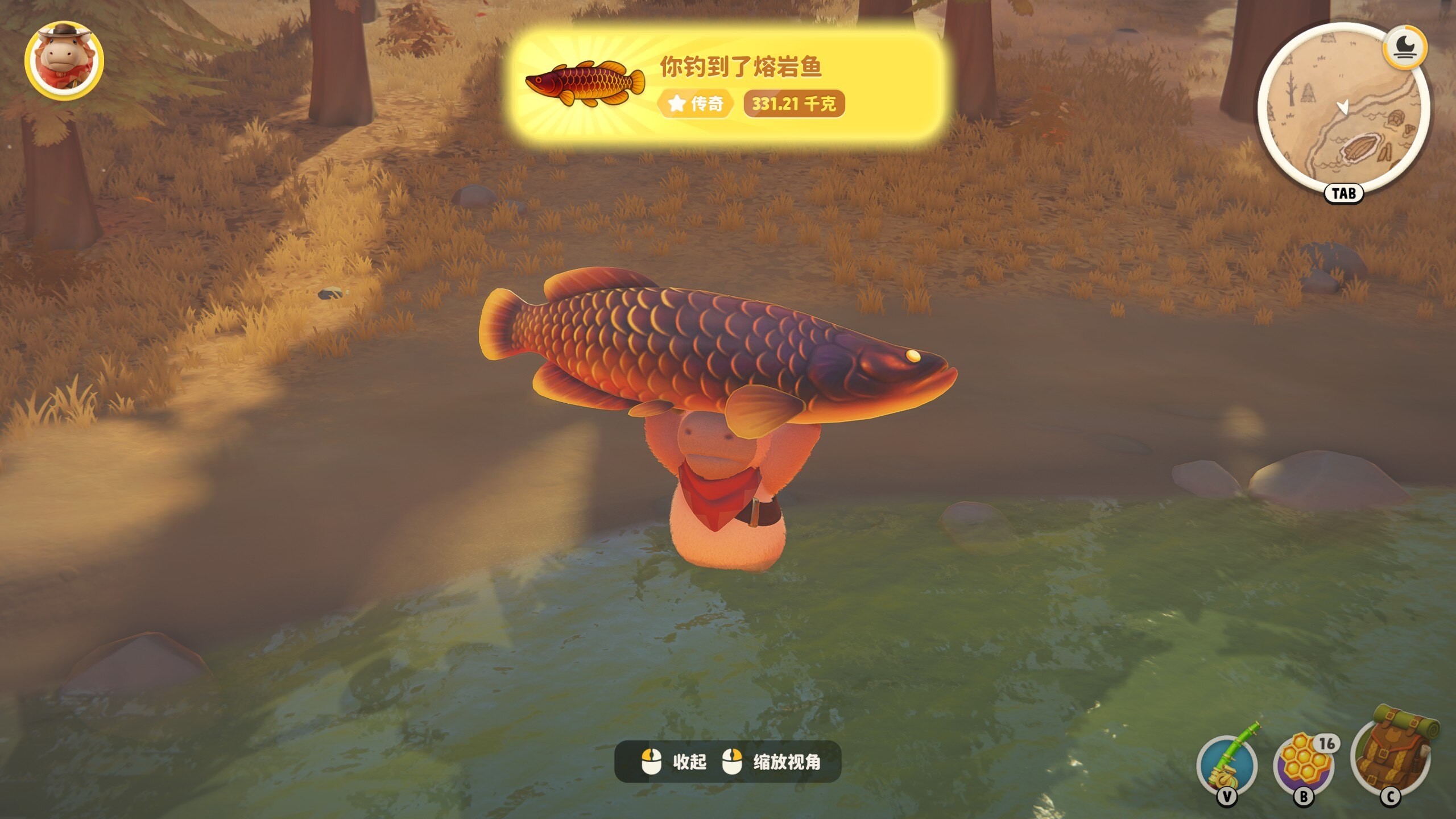1456x819 pixels.
Task: Select the bamboo fishing rod tool
Action: pos(1227,764)
